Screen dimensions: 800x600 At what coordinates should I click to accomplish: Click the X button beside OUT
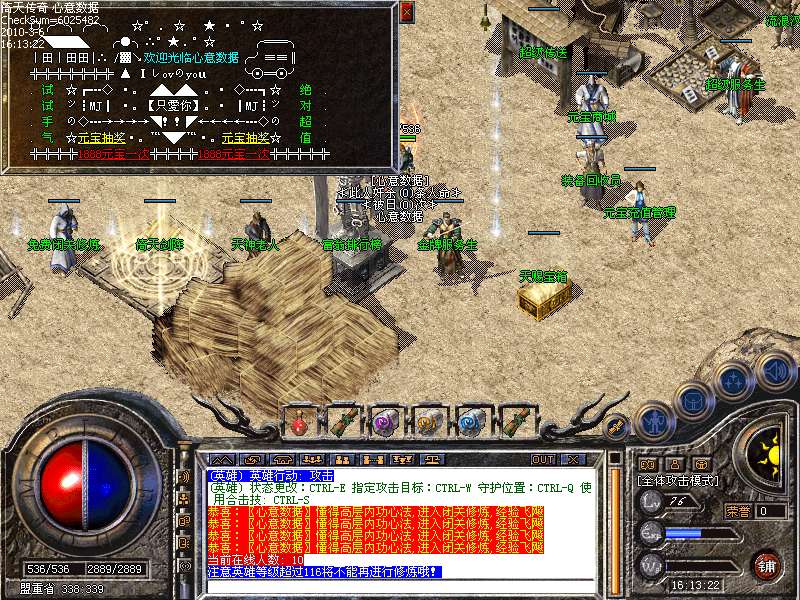coord(573,460)
